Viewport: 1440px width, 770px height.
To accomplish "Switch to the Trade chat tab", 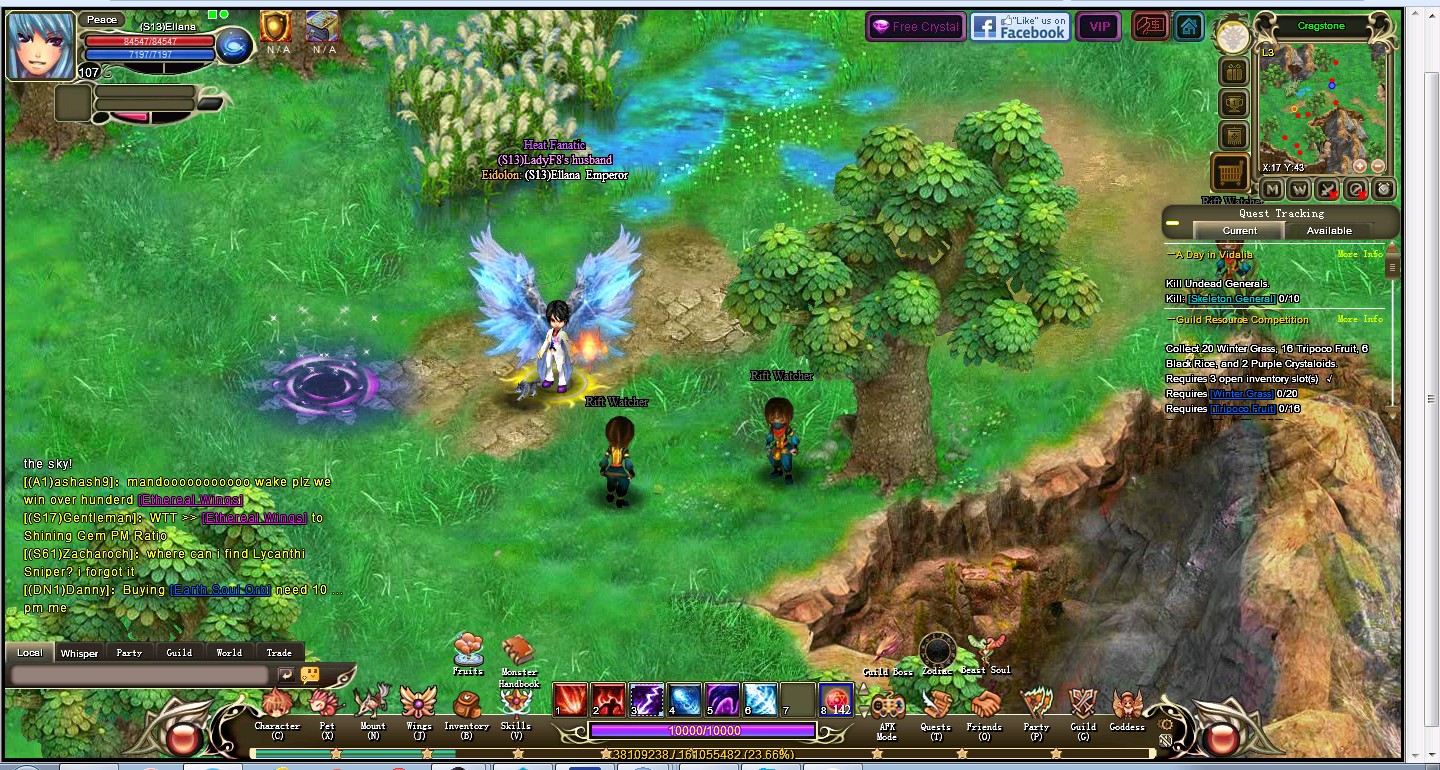I will (279, 653).
